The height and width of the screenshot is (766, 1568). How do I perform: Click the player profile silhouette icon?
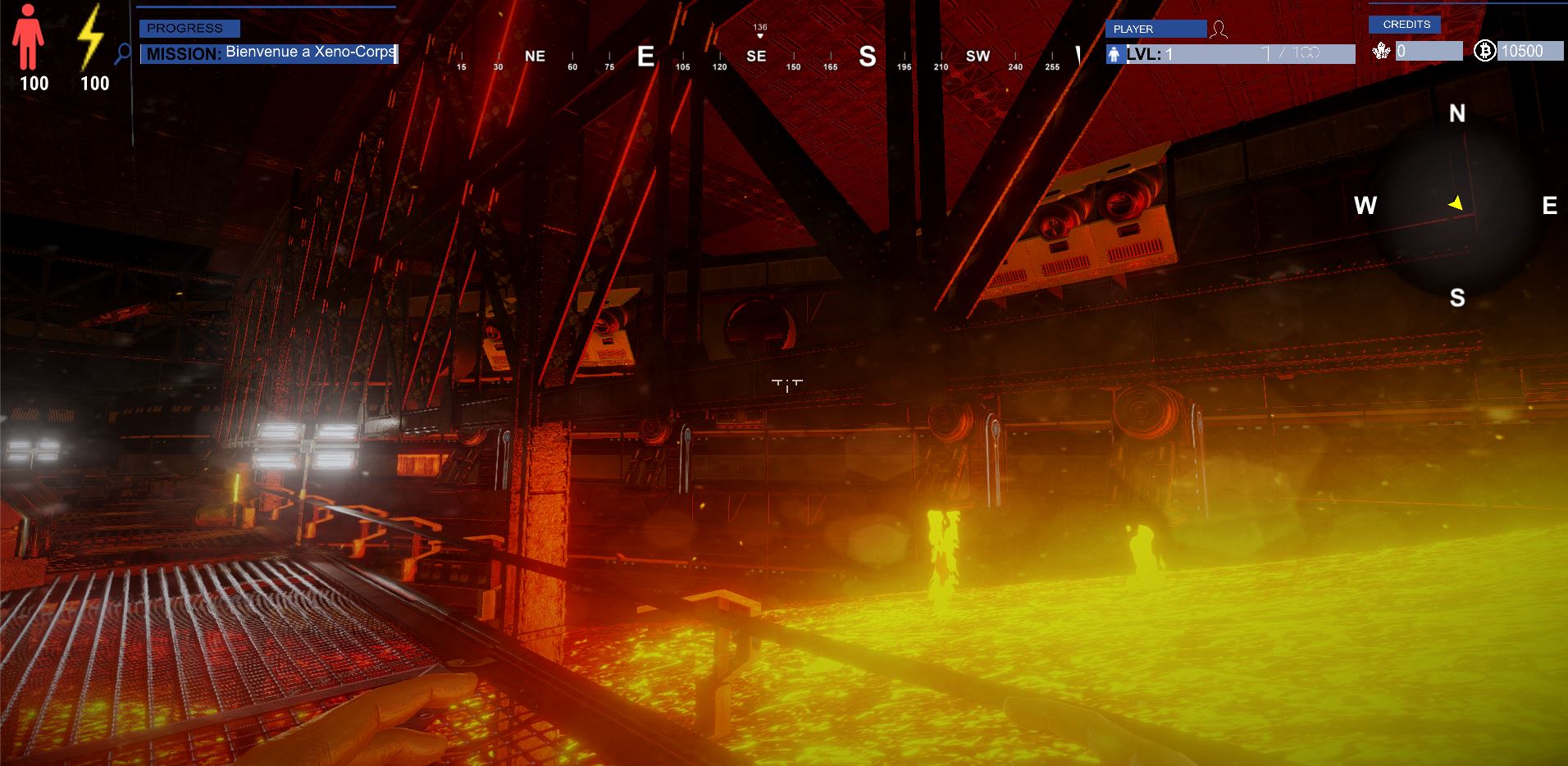click(x=1219, y=30)
